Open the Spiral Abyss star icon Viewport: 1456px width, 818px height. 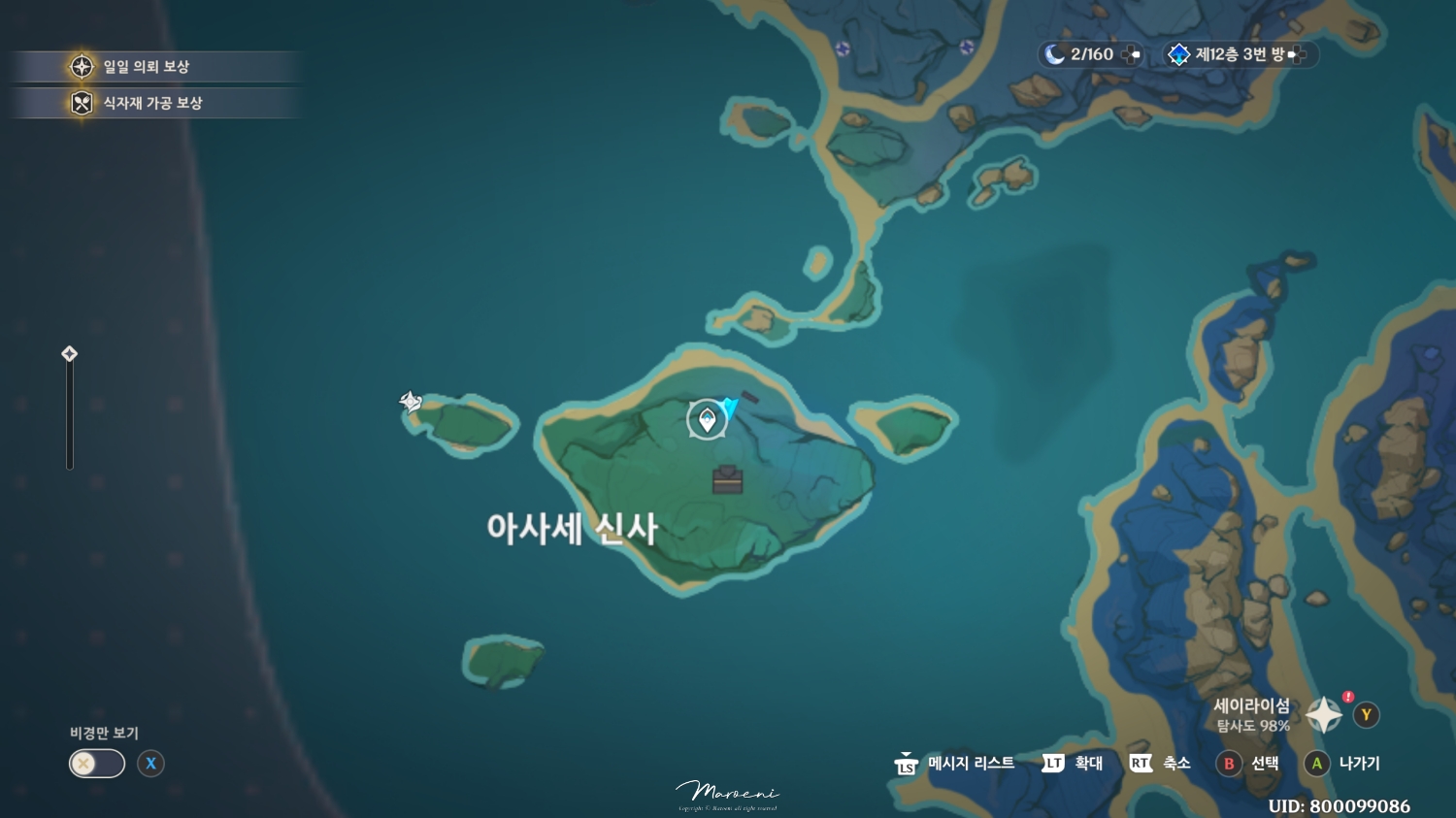tap(1178, 54)
